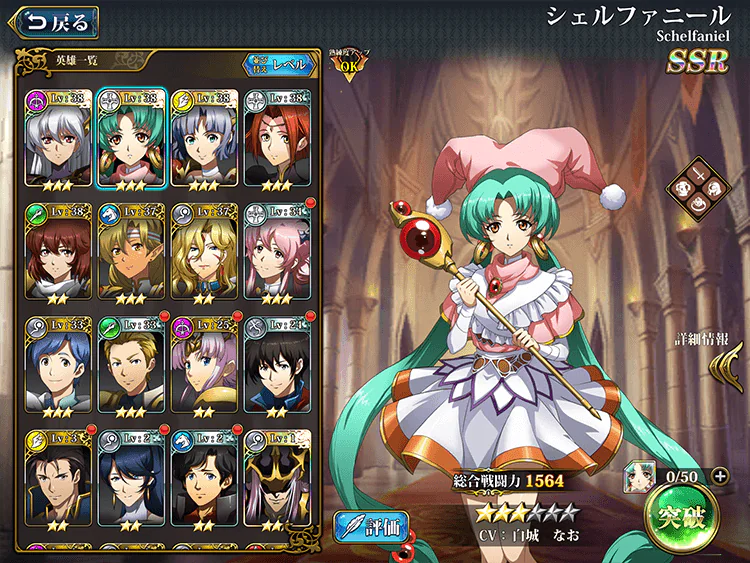Choose the red-haired hero portrait
This screenshot has width=750, height=563.
(277, 138)
